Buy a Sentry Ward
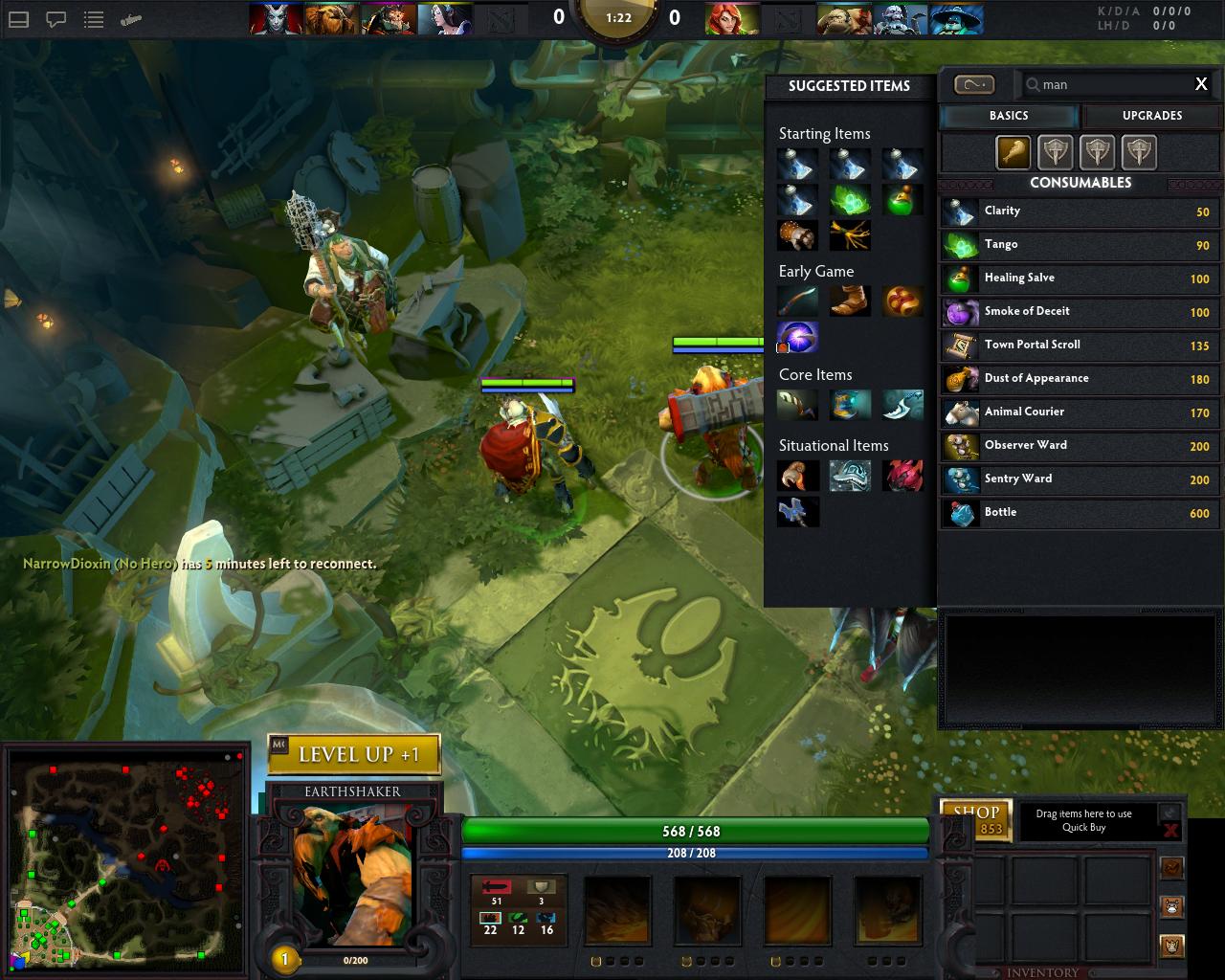The width and height of the screenshot is (1225, 980). point(1080,479)
